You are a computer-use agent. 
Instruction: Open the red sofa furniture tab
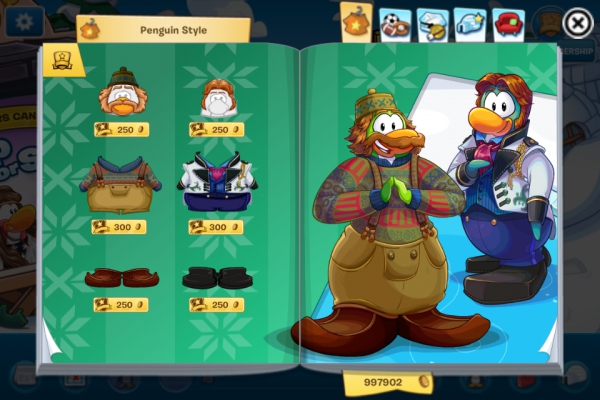coord(508,23)
